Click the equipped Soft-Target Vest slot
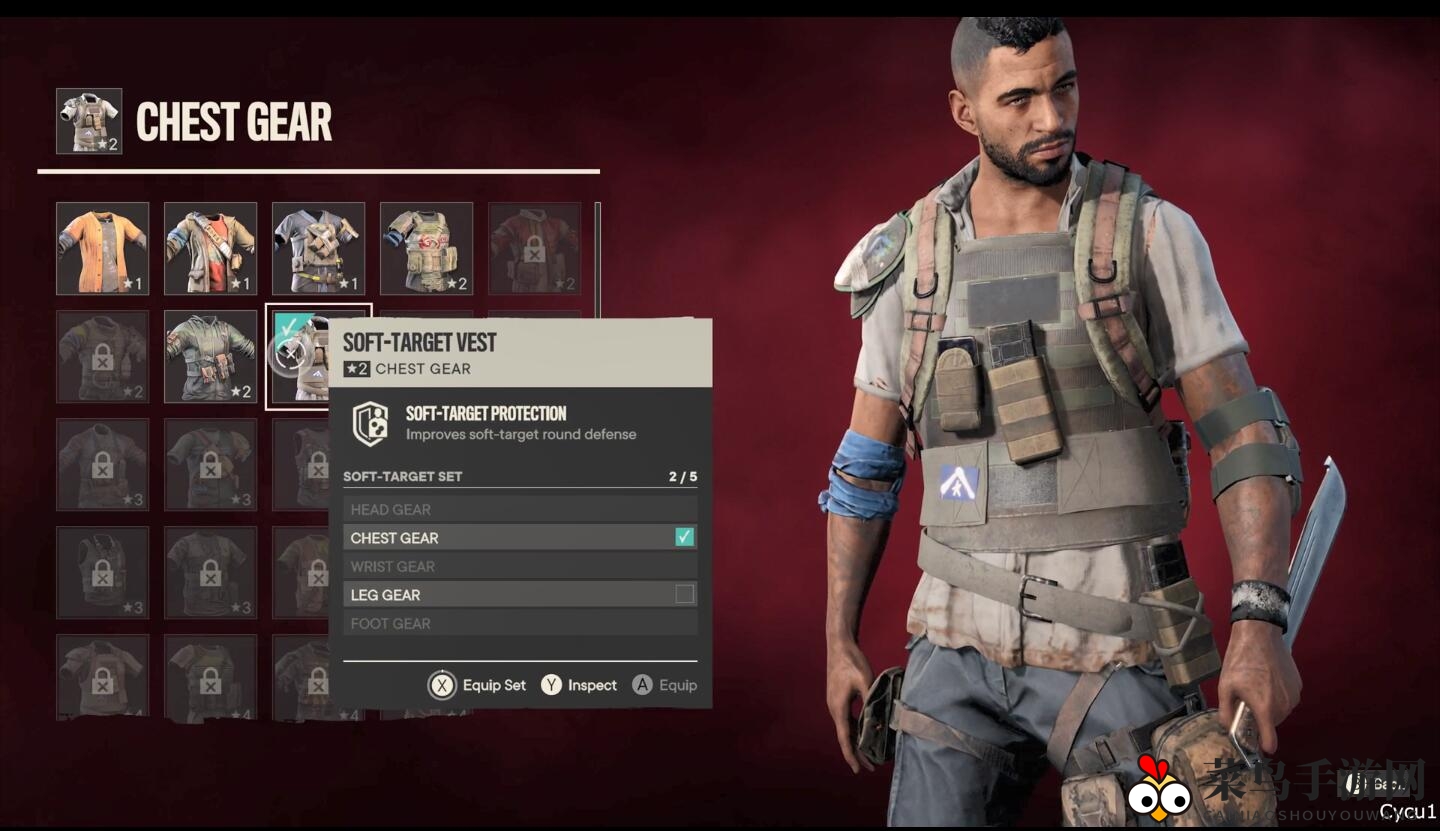 pyautogui.click(x=298, y=356)
